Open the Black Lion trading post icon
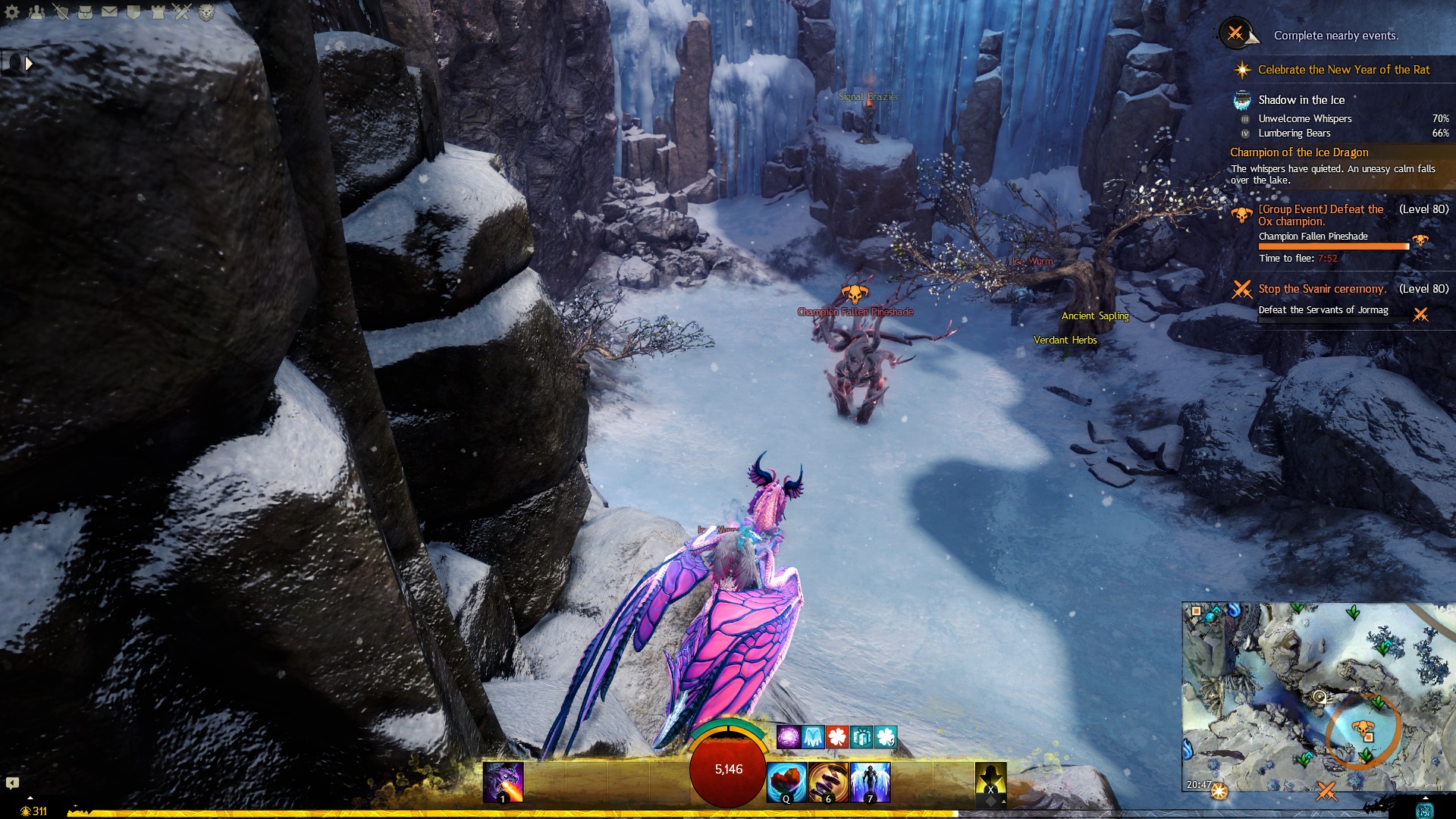Viewport: 1456px width, 819px height. coord(206,12)
